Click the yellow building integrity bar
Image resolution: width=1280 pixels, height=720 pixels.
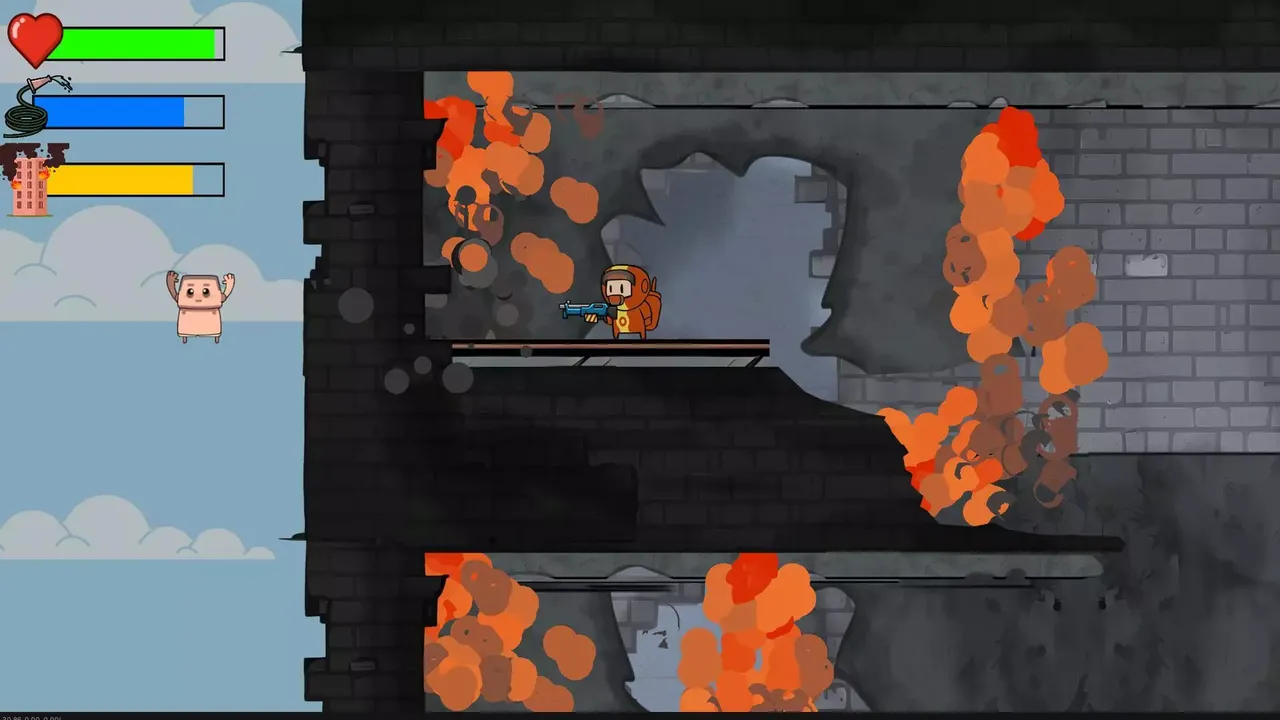(135, 178)
